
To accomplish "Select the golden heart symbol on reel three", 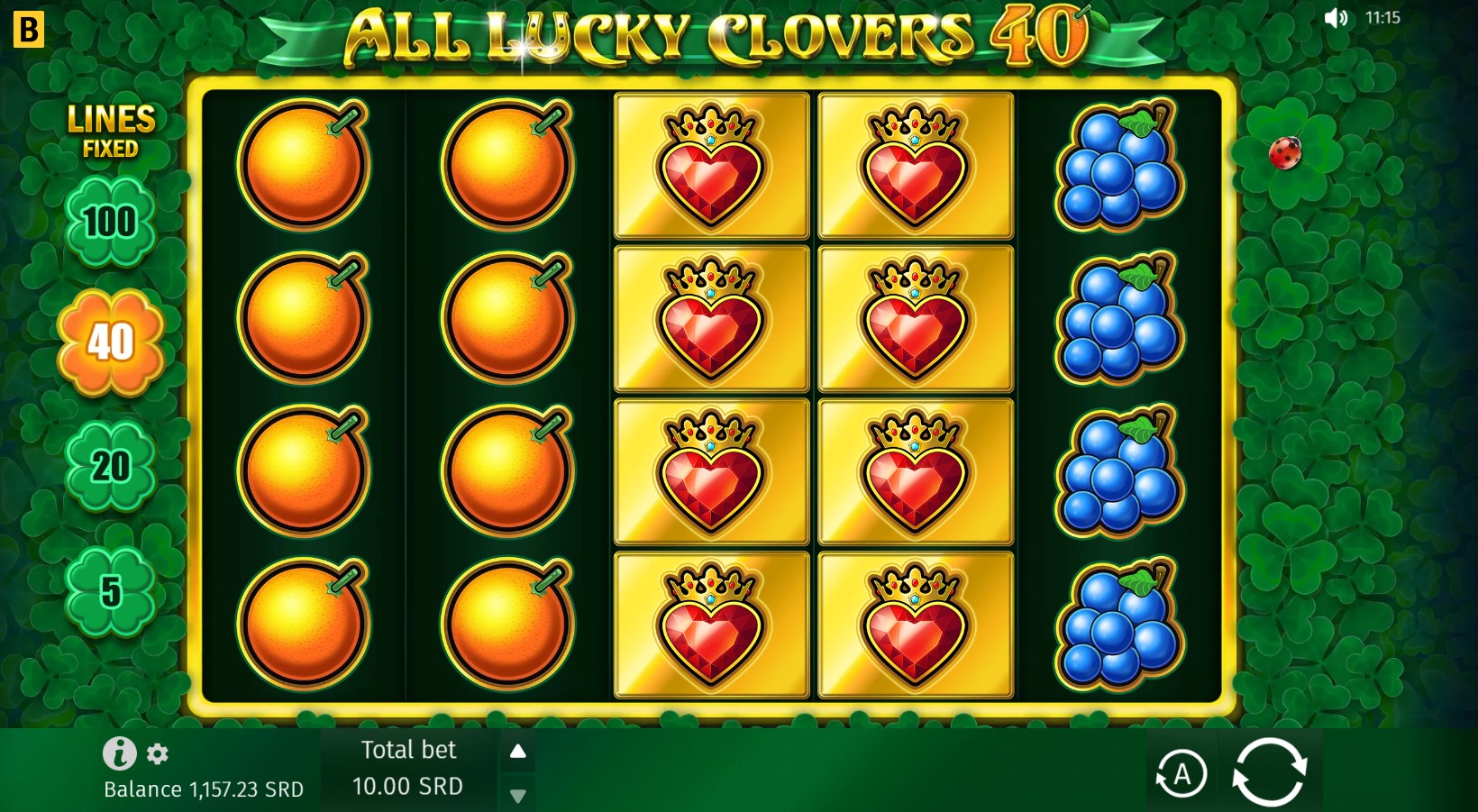I will [x=711, y=317].
